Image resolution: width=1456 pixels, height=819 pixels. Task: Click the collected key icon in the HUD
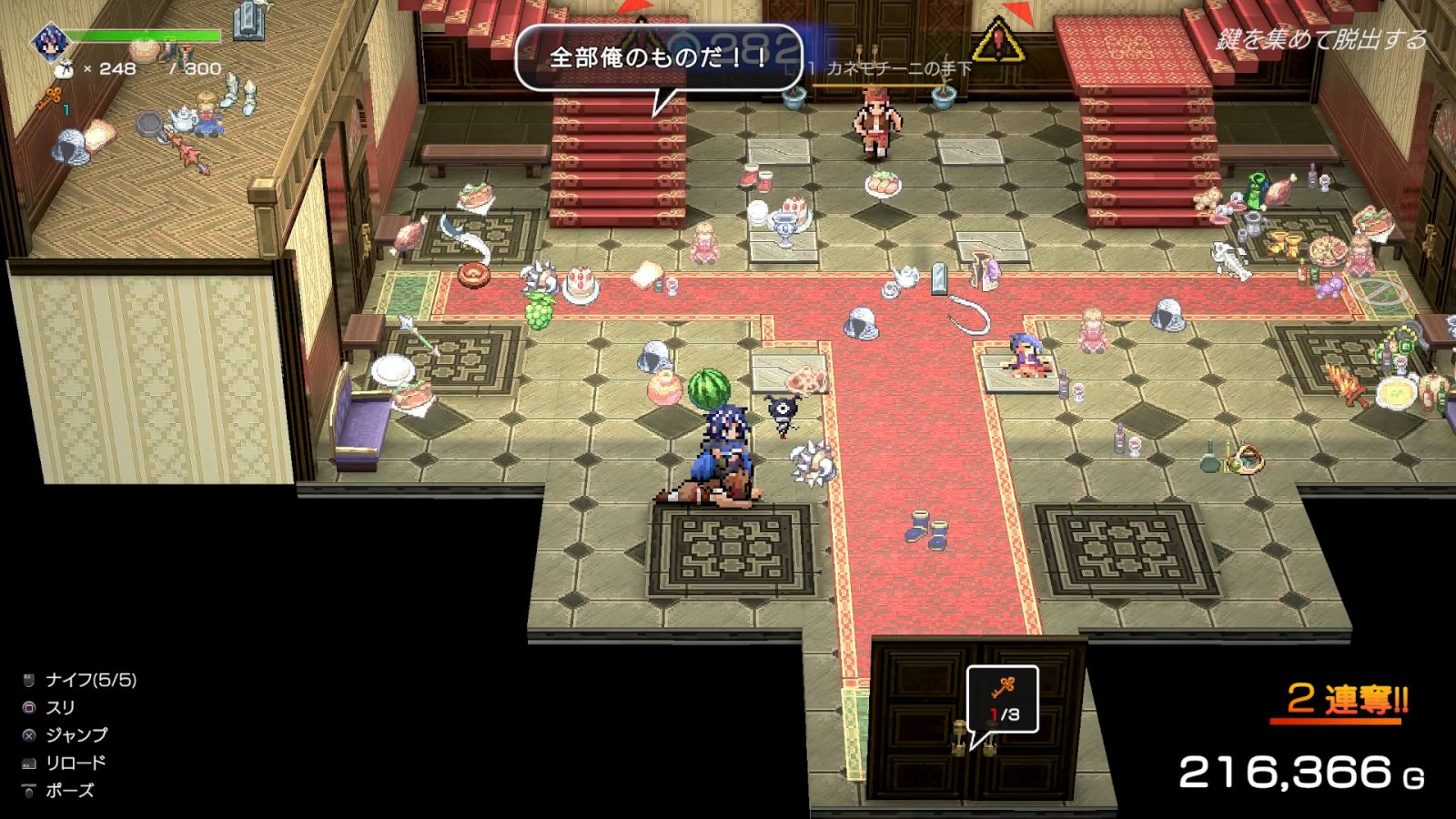tap(50, 96)
